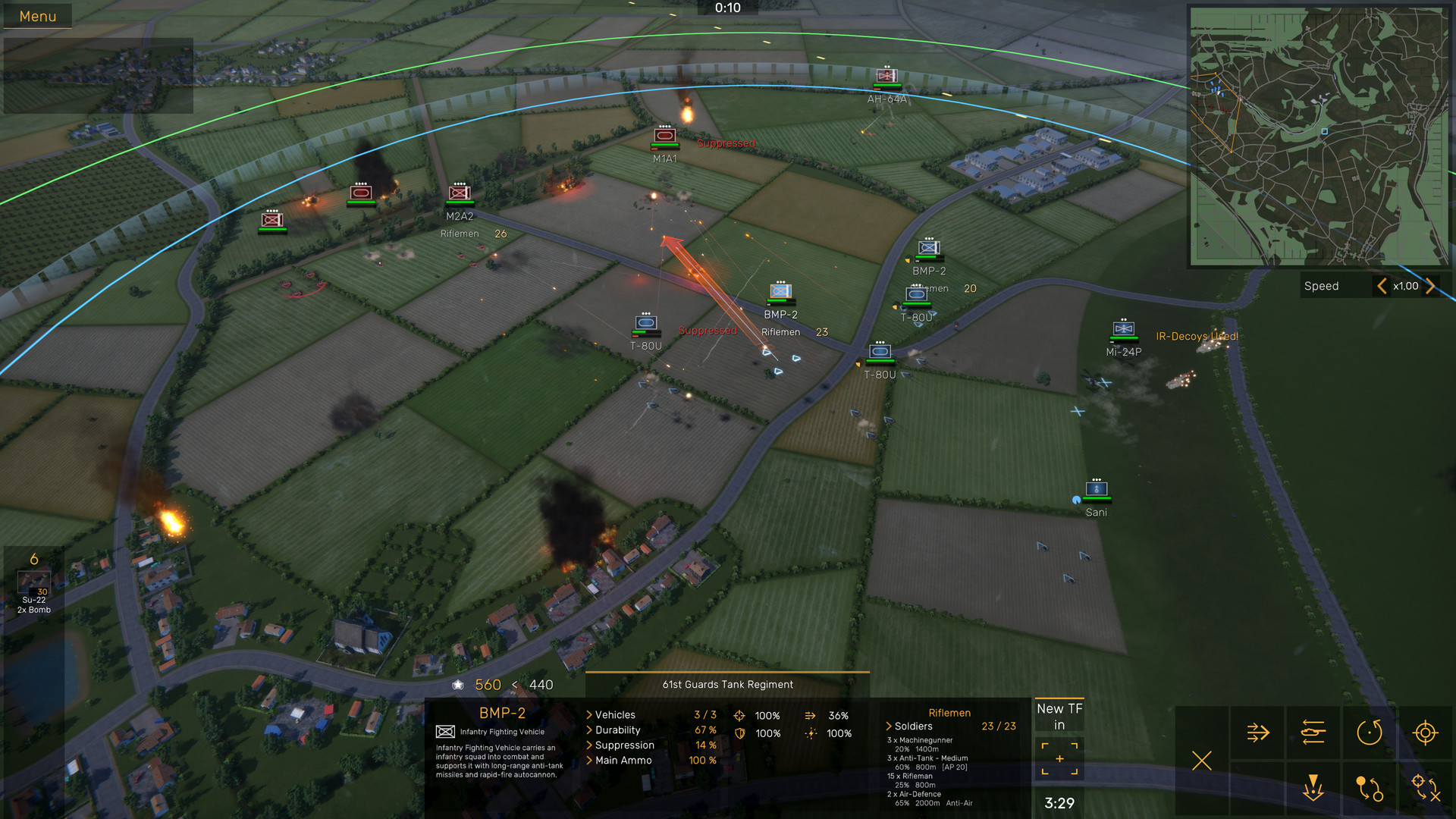Click the X icon to cancel current order
1456x819 pixels.
click(1202, 761)
